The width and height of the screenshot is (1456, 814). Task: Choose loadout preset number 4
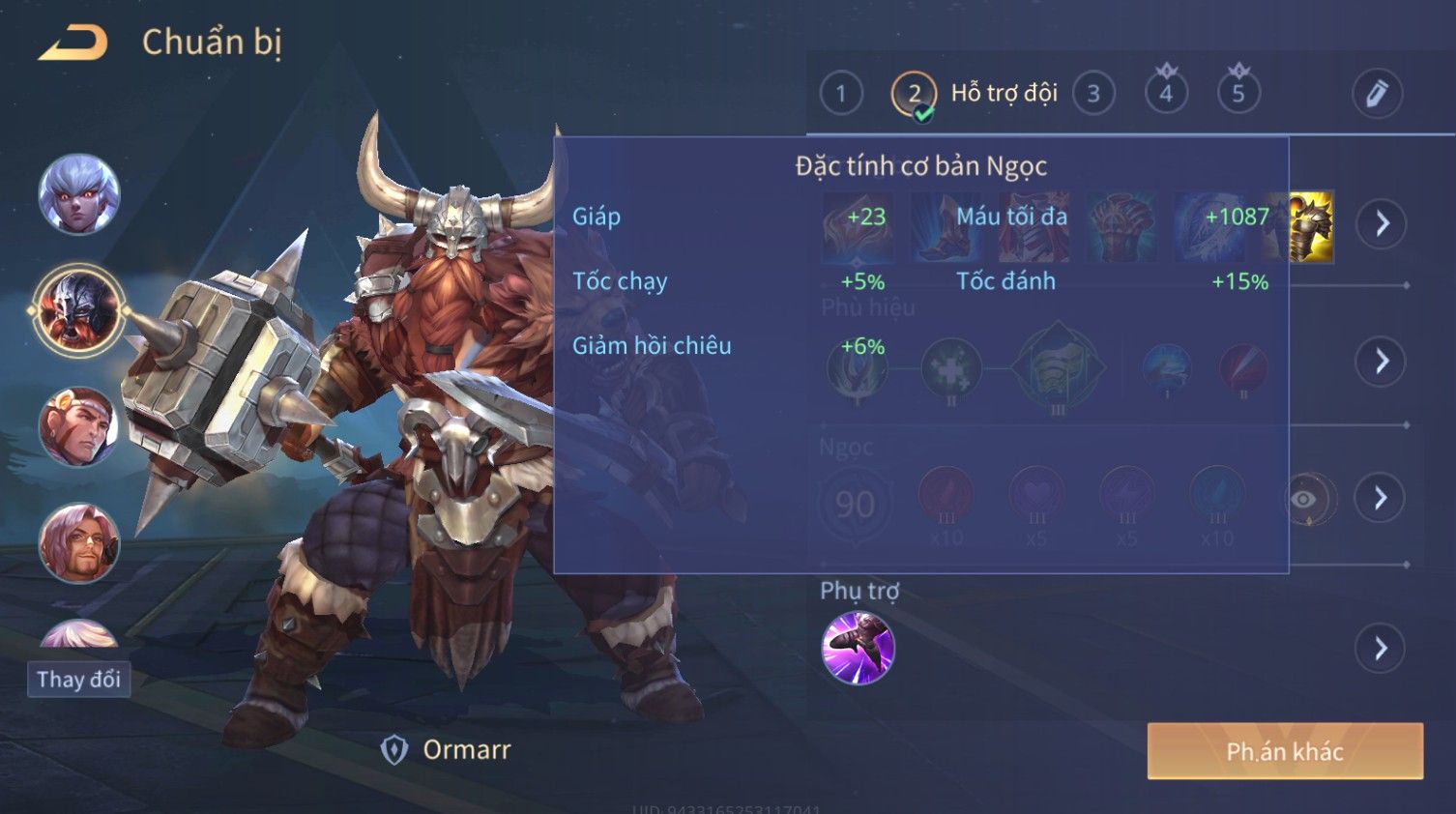[1166, 94]
